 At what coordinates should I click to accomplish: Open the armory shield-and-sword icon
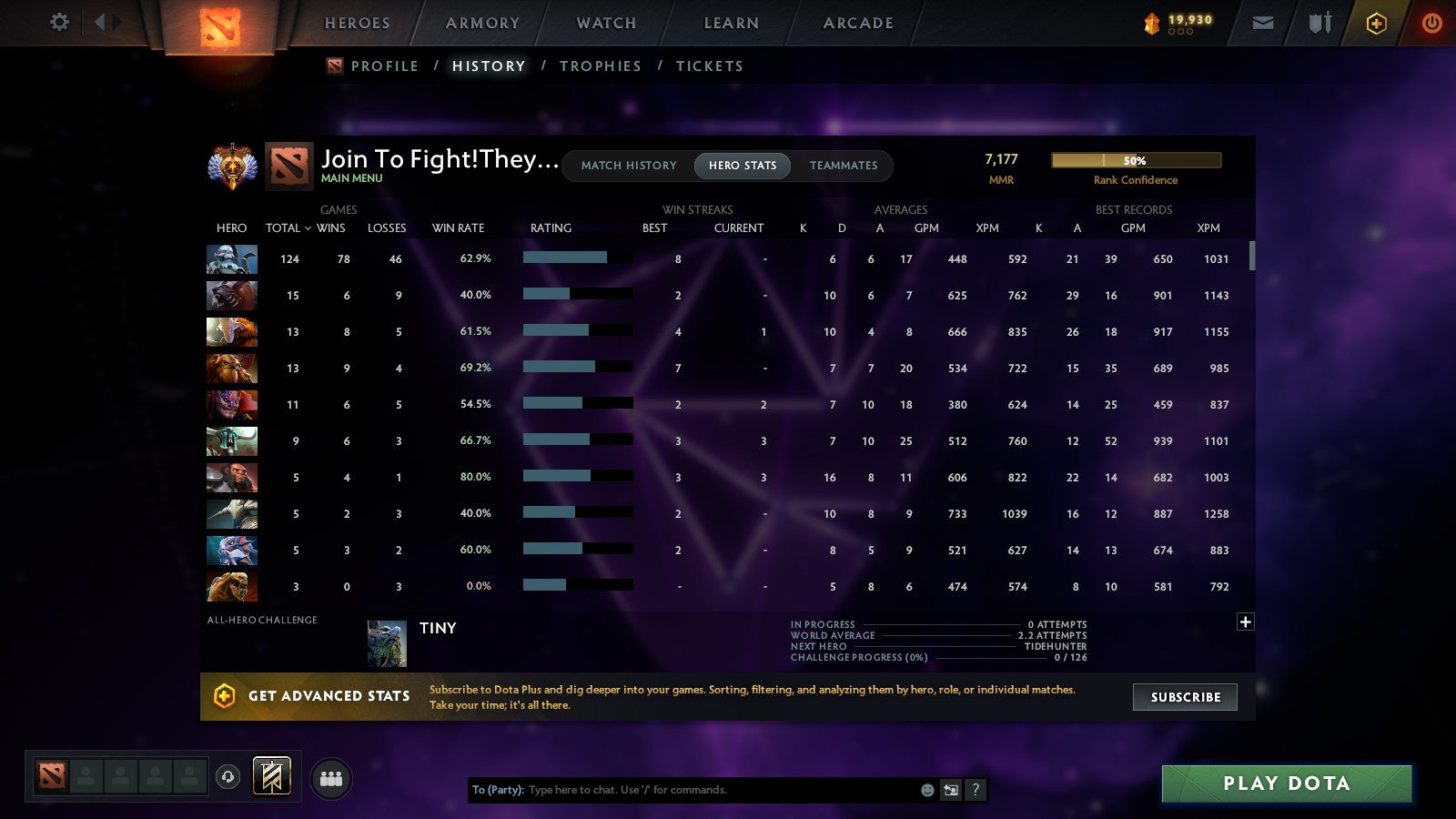[x=1319, y=23]
